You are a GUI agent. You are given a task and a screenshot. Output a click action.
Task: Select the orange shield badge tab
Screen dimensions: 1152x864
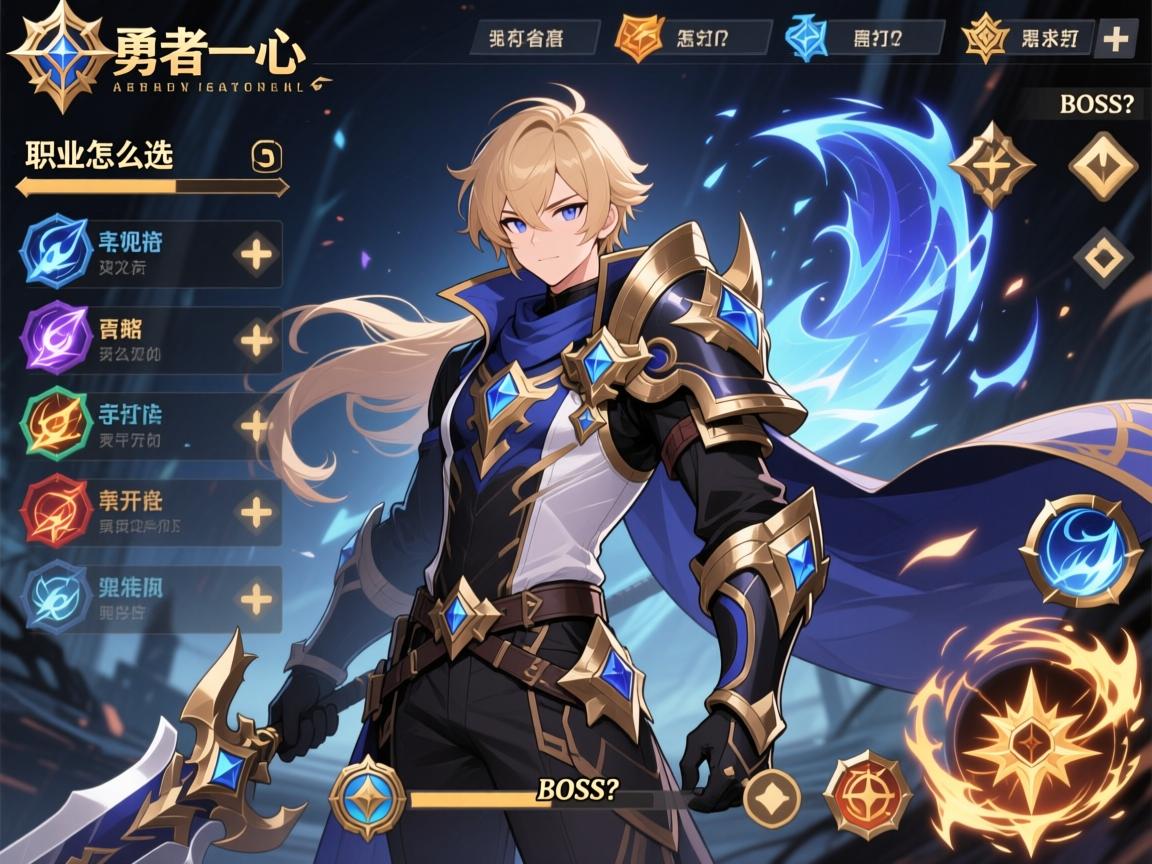642,38
